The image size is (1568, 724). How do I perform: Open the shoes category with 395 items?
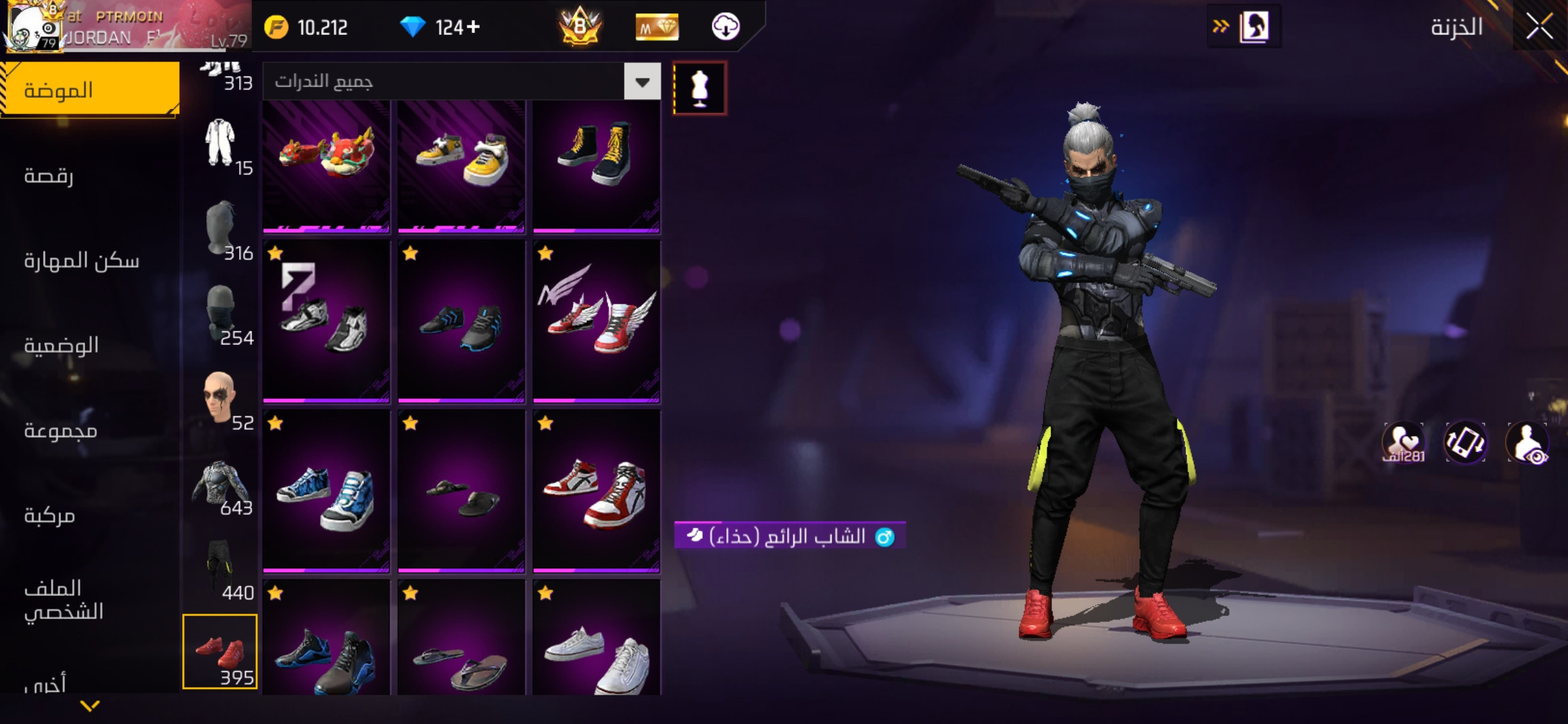(220, 651)
